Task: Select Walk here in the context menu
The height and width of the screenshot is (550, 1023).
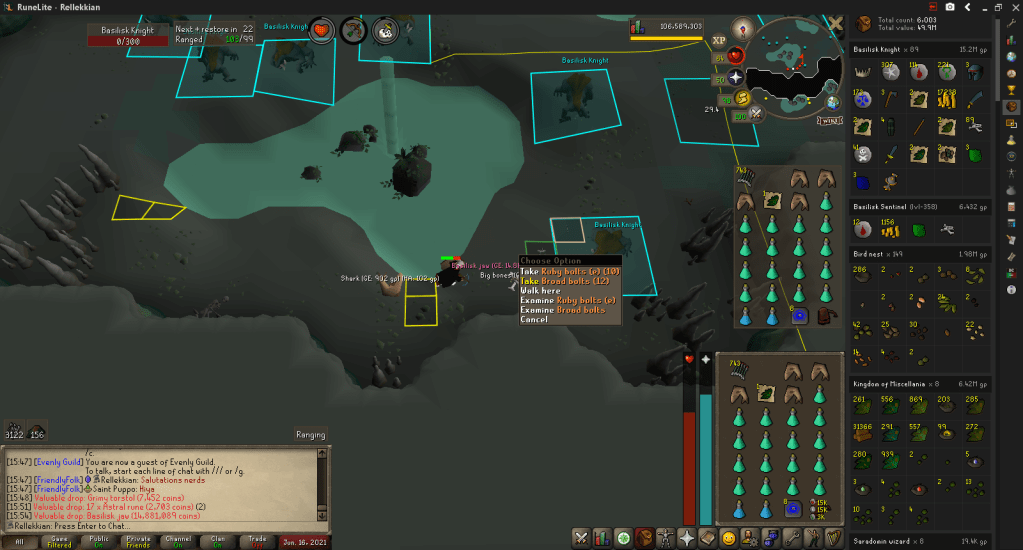Action: click(540, 291)
